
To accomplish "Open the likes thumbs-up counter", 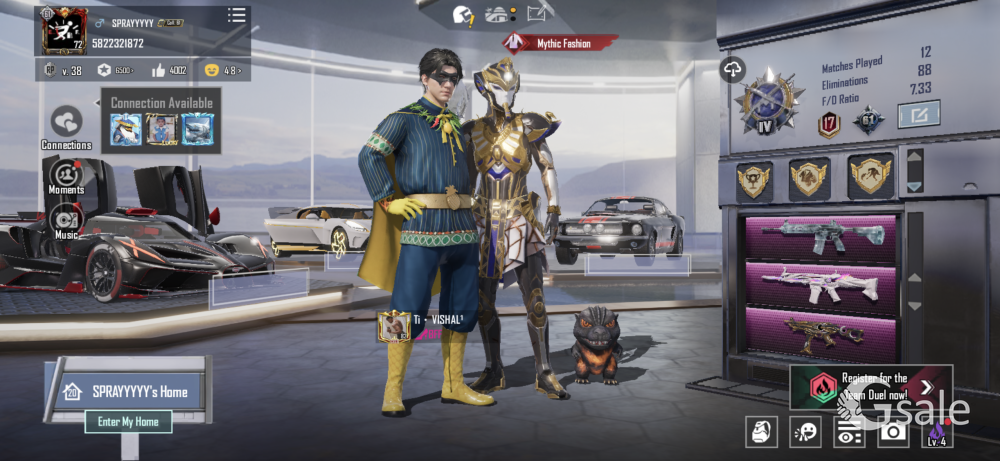I will click(x=169, y=70).
